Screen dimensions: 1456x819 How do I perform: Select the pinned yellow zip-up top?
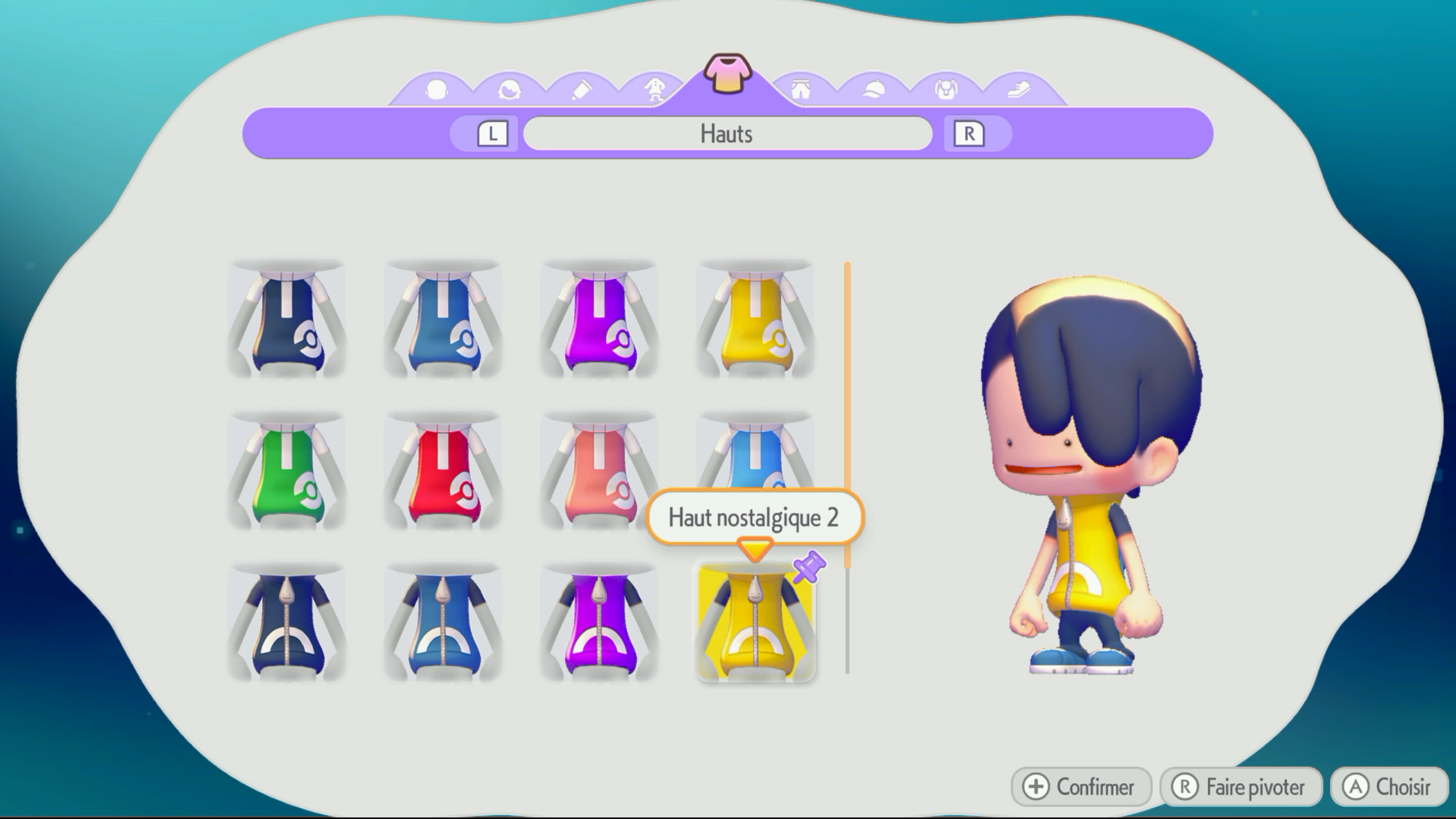pos(755,623)
